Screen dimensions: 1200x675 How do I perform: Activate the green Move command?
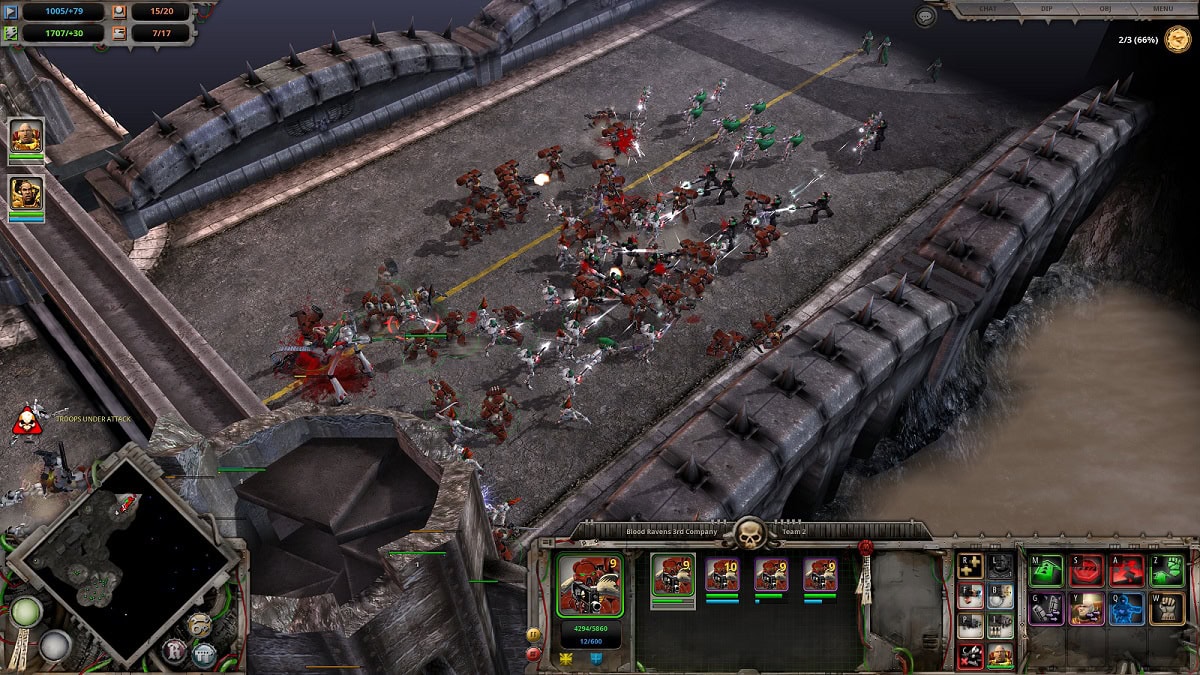tap(1045, 570)
